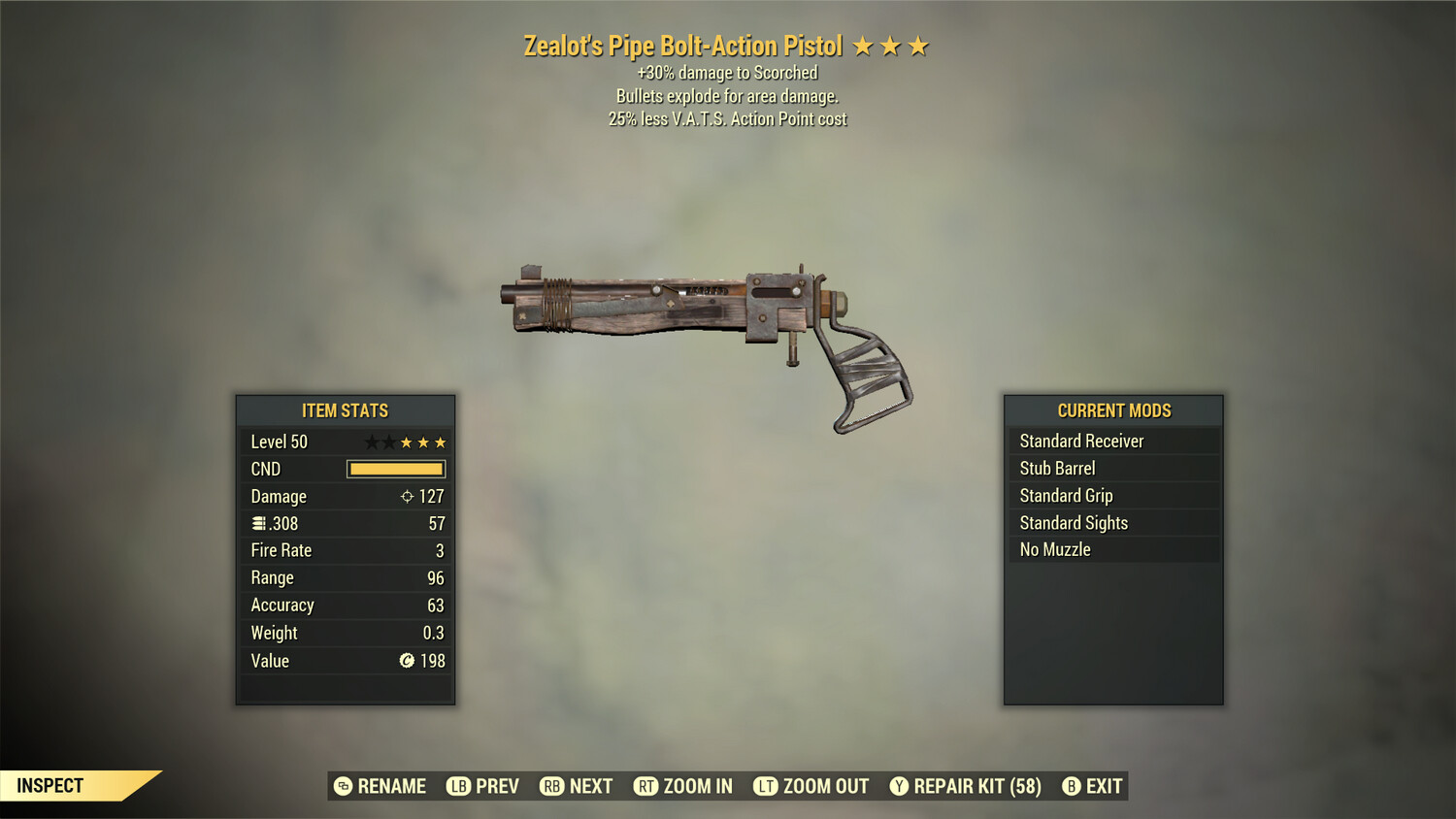Toggle the third star on the Level row
The image size is (1456, 819).
(x=409, y=441)
